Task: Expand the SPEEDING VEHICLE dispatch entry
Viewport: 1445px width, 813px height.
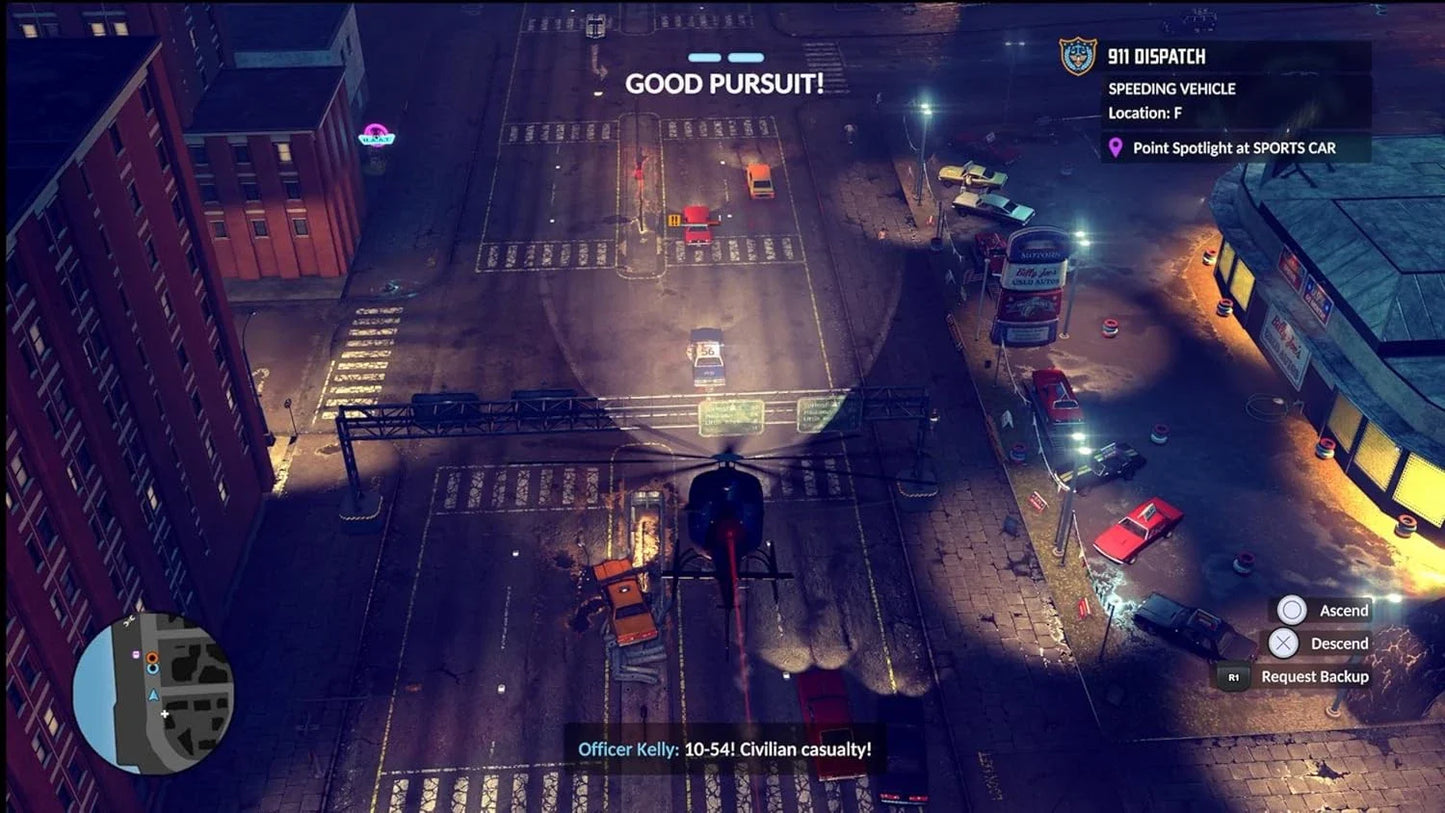Action: click(x=1171, y=89)
